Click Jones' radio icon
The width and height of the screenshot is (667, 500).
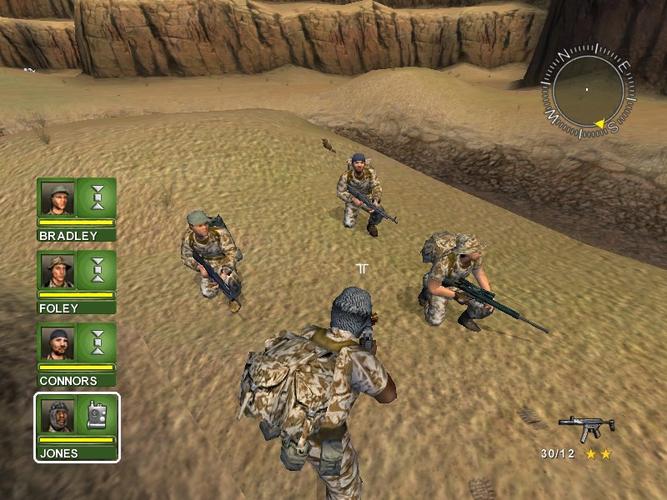tap(97, 415)
